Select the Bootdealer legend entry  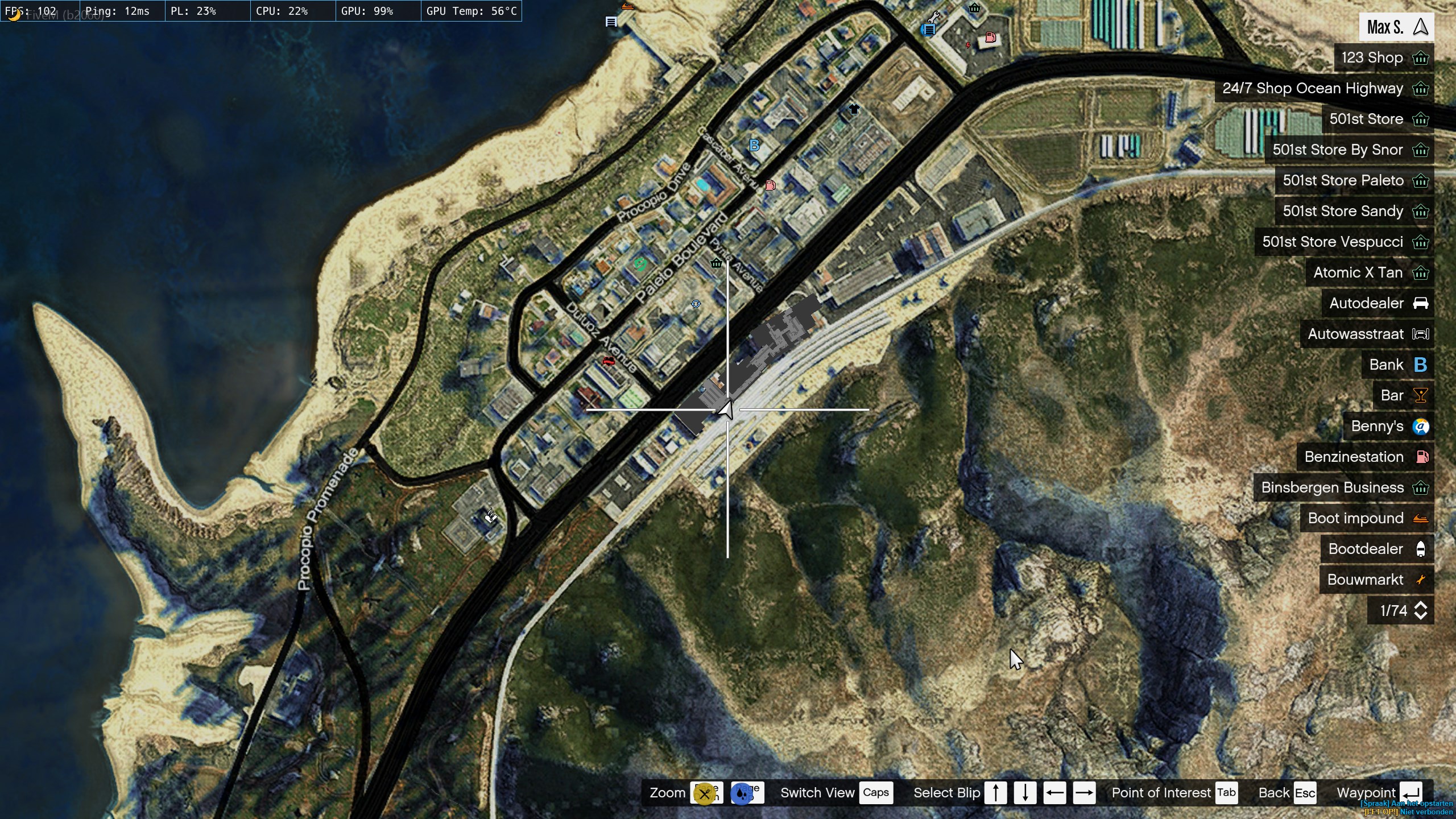(1376, 549)
